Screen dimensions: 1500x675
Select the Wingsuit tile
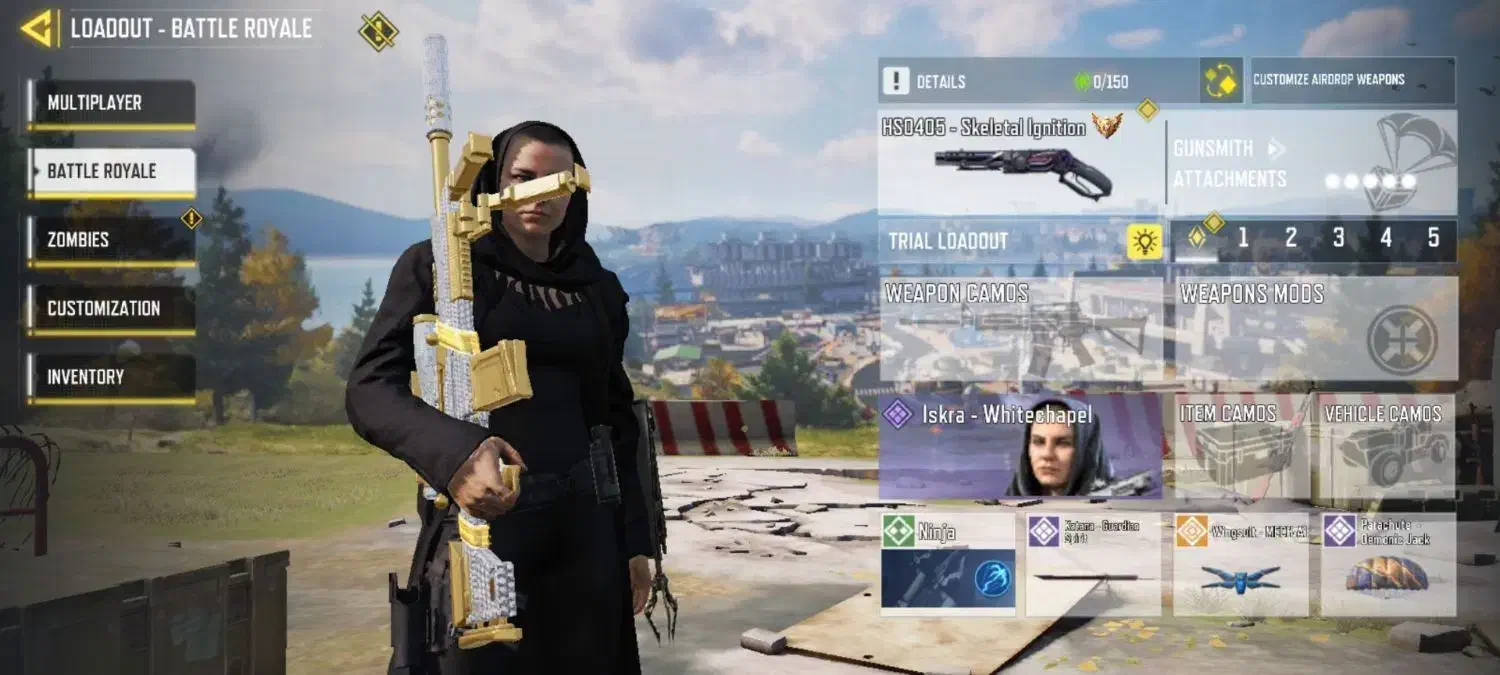click(x=1240, y=563)
